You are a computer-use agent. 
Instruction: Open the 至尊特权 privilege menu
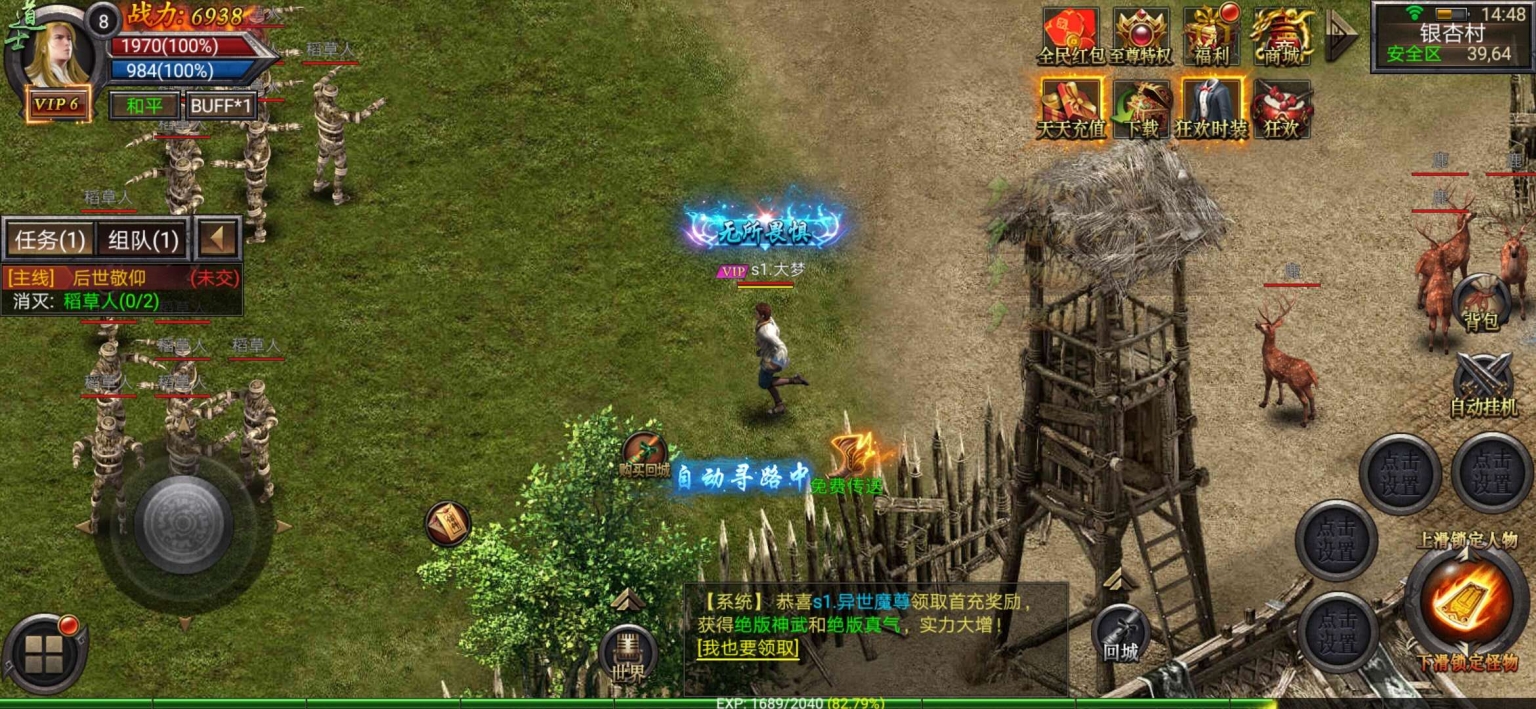1141,36
